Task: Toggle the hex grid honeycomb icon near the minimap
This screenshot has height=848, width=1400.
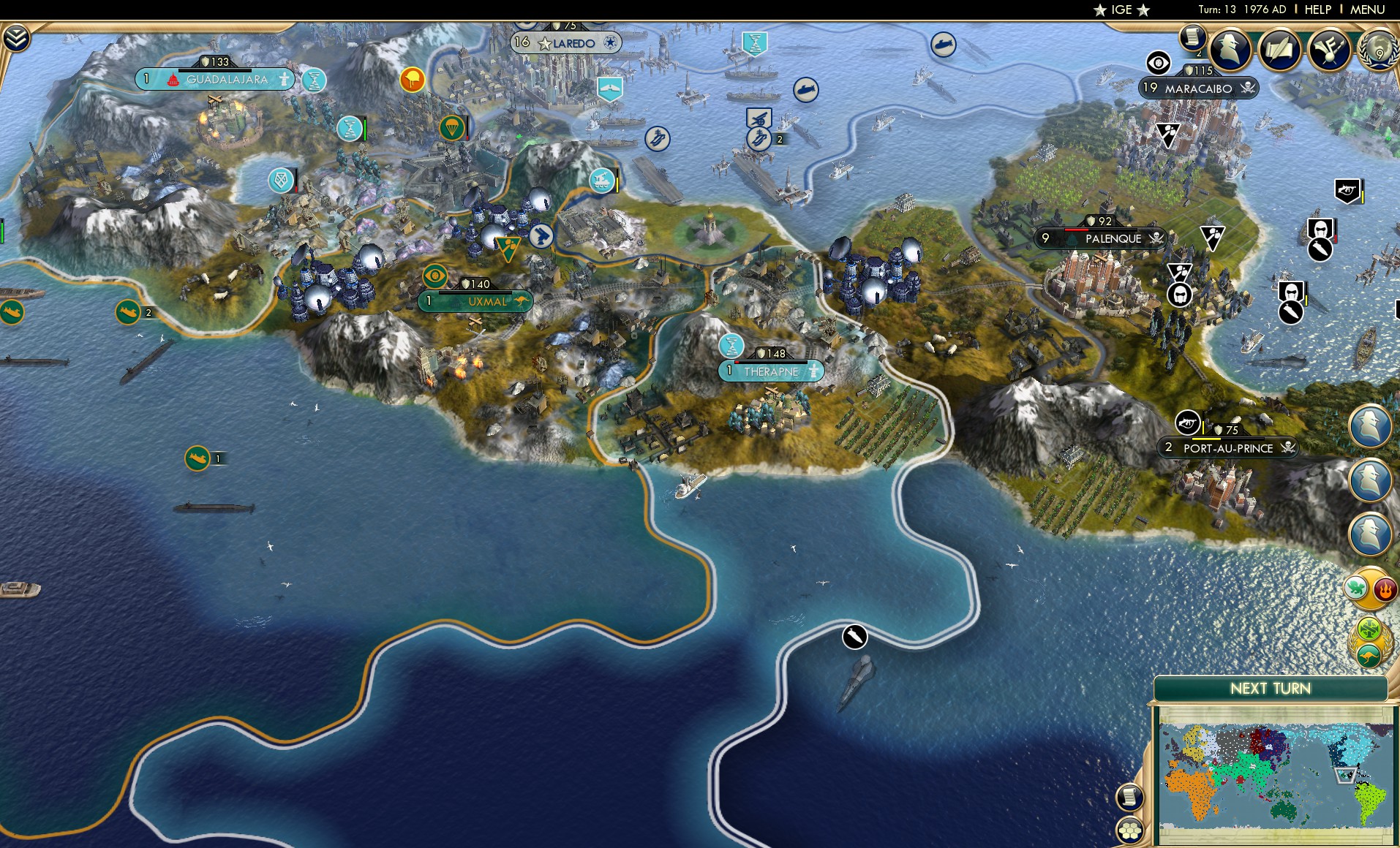Action: click(1131, 832)
